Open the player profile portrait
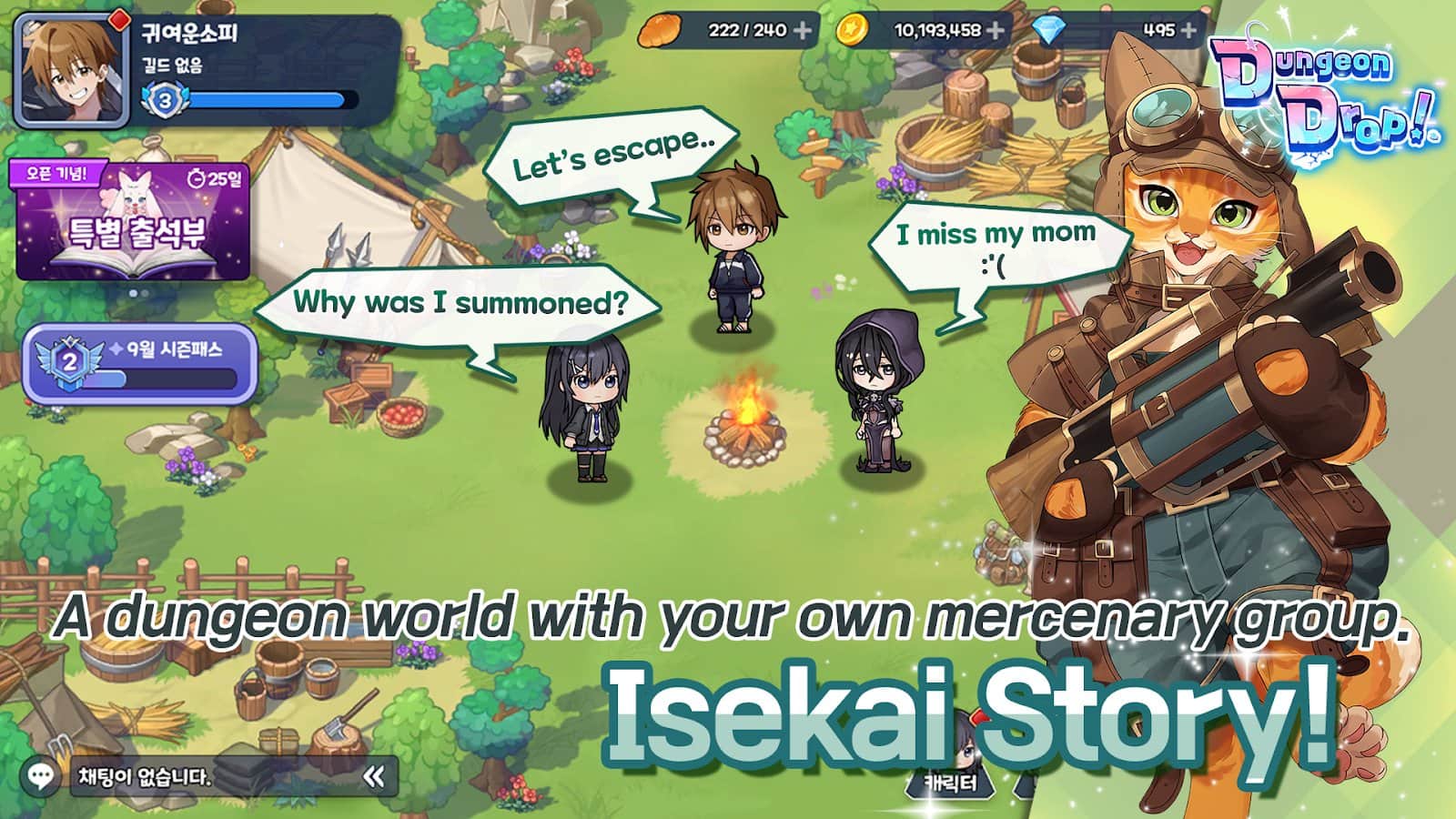 tap(71, 70)
